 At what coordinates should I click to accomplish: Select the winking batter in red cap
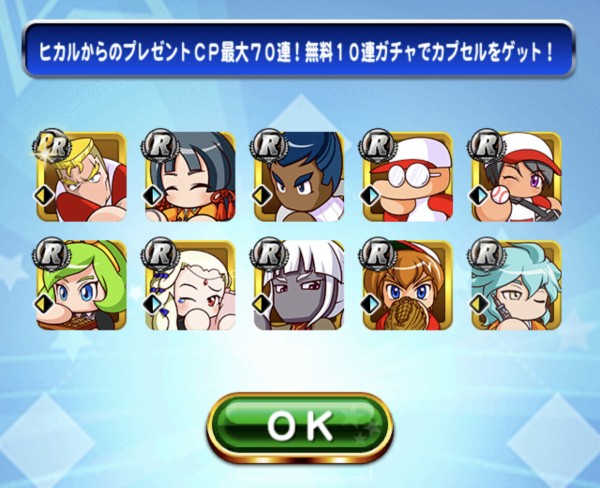coord(516,176)
